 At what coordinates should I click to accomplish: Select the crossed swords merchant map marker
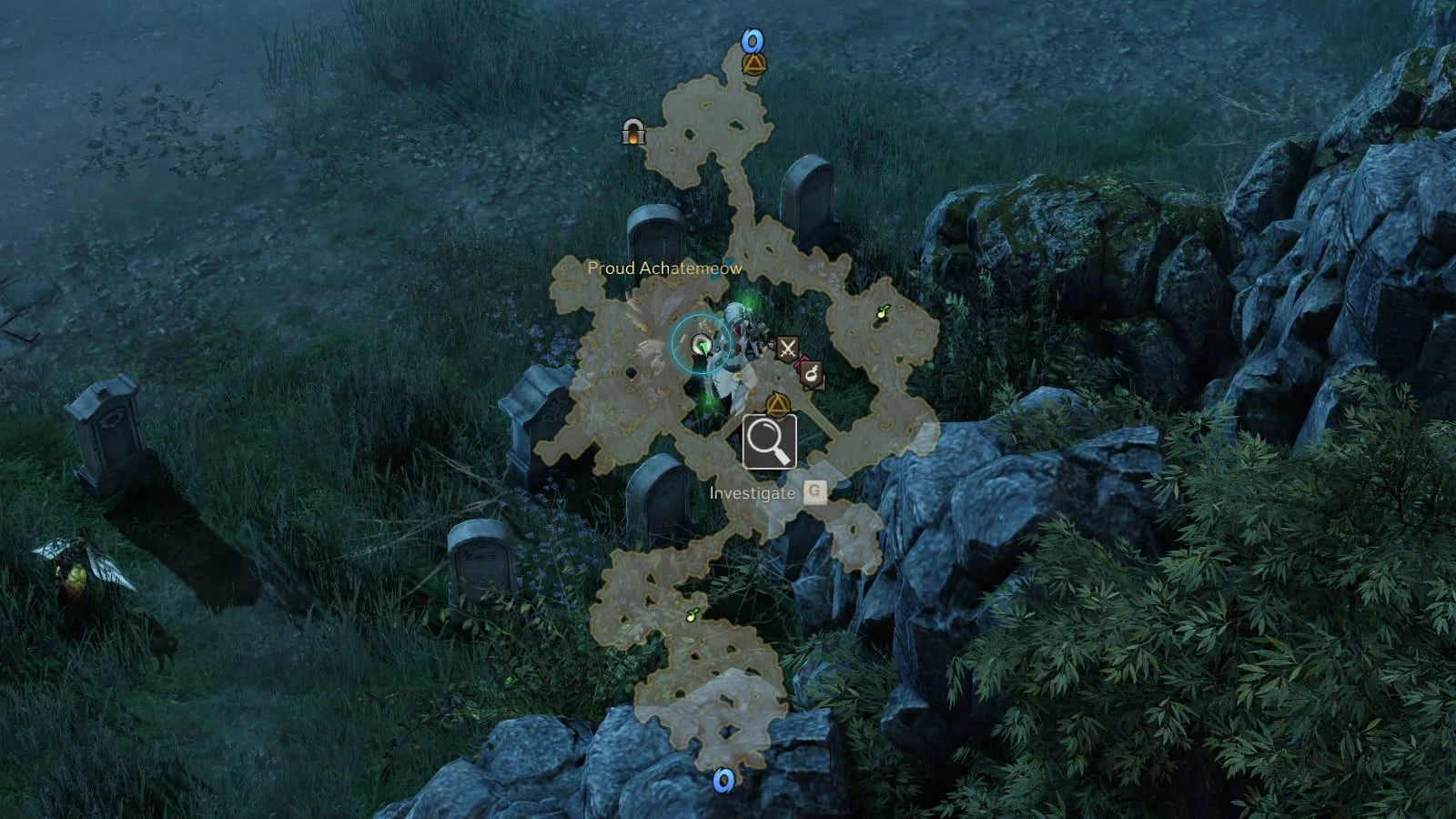coord(787,347)
